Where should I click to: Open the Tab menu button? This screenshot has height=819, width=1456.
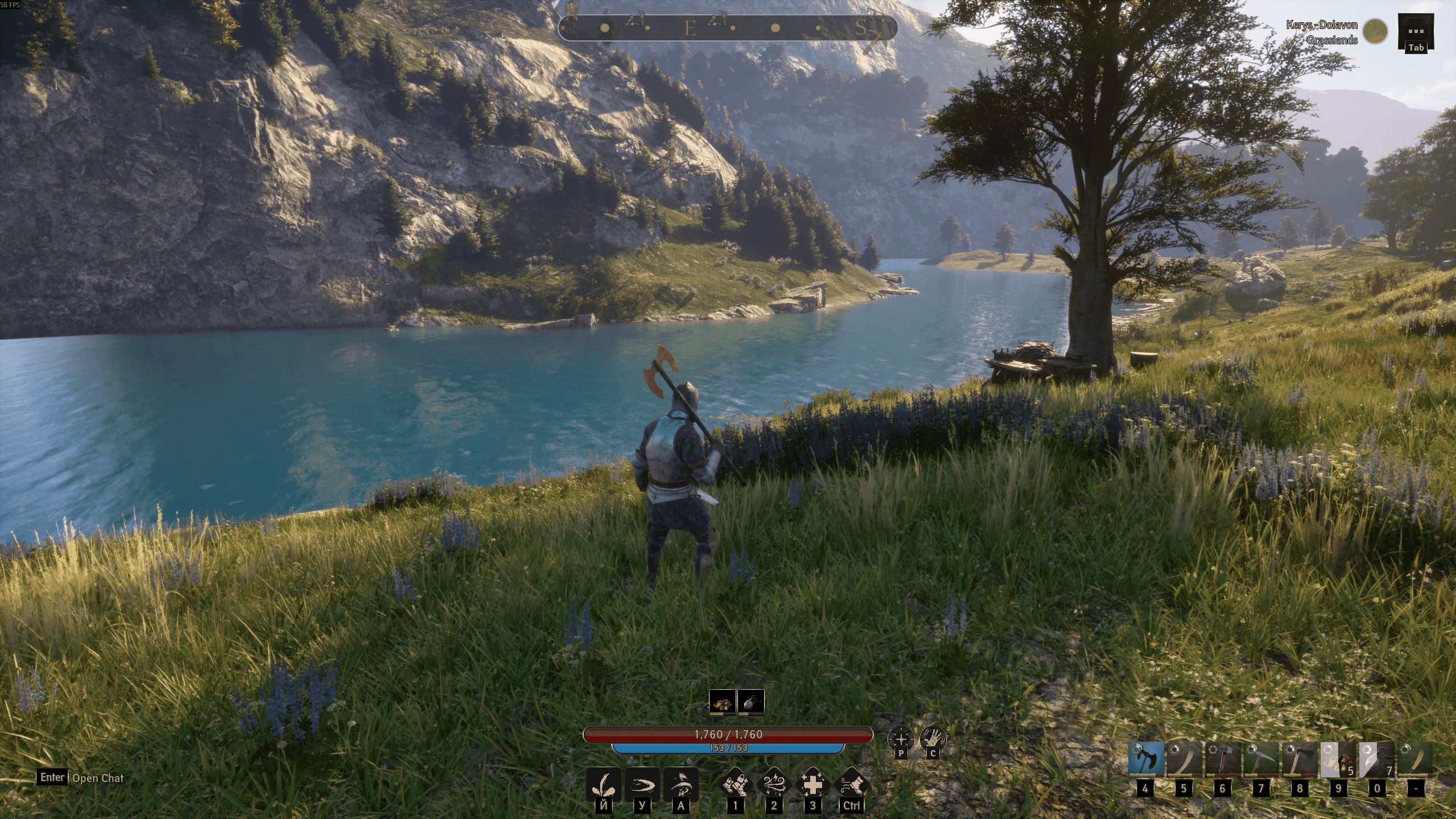tap(1416, 33)
